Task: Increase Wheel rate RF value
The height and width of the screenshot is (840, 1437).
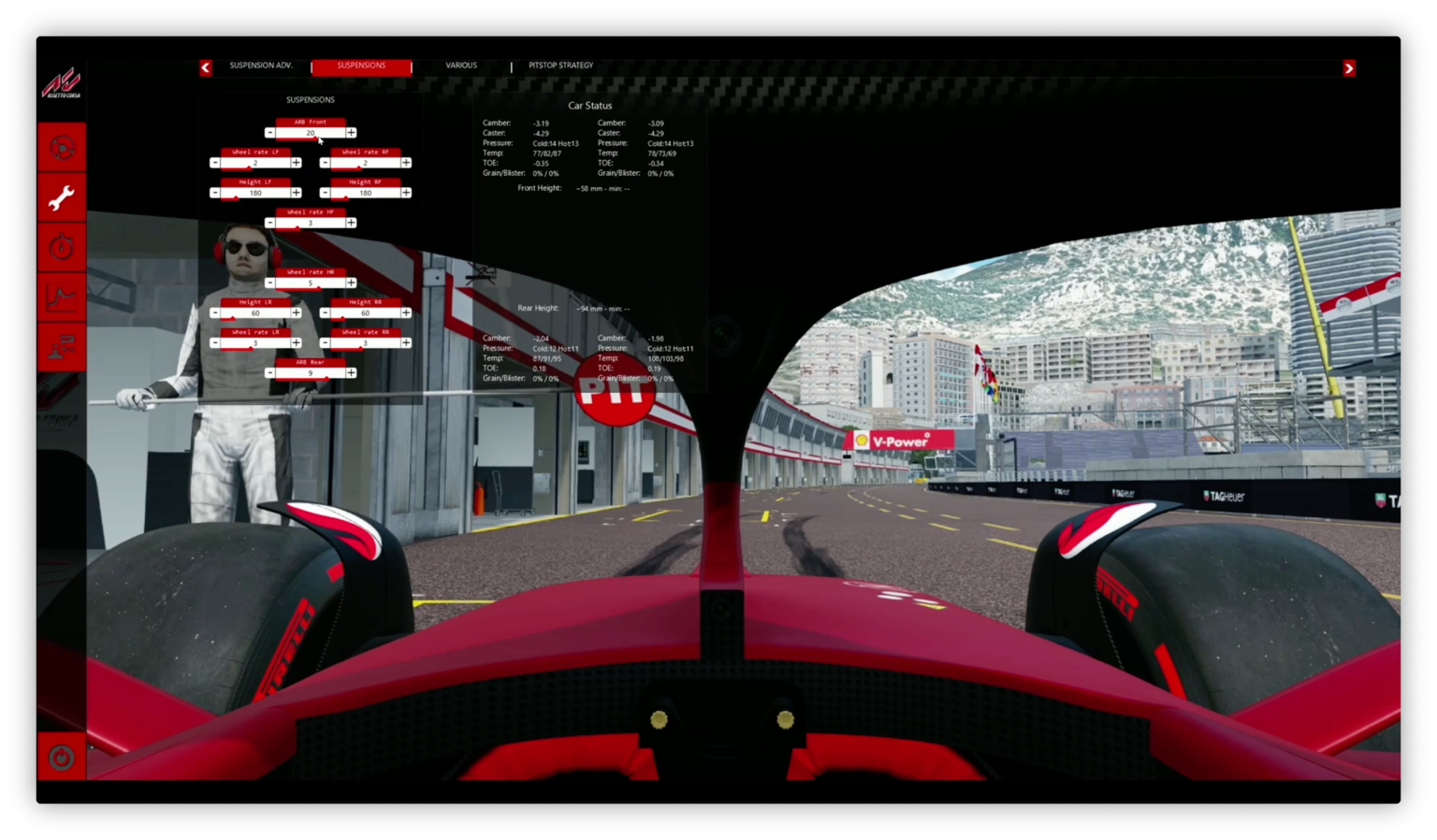Action: click(x=405, y=163)
